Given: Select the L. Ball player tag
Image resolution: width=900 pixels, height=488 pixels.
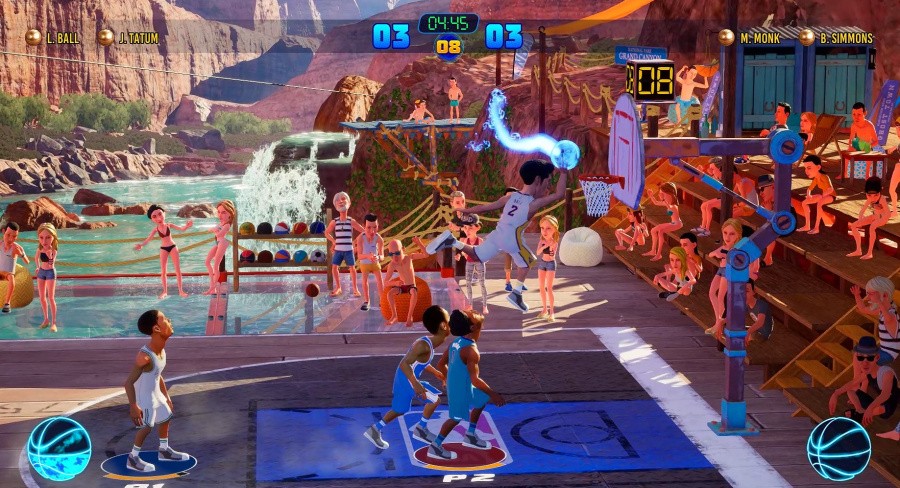Looking at the screenshot, I should pyautogui.click(x=54, y=38).
